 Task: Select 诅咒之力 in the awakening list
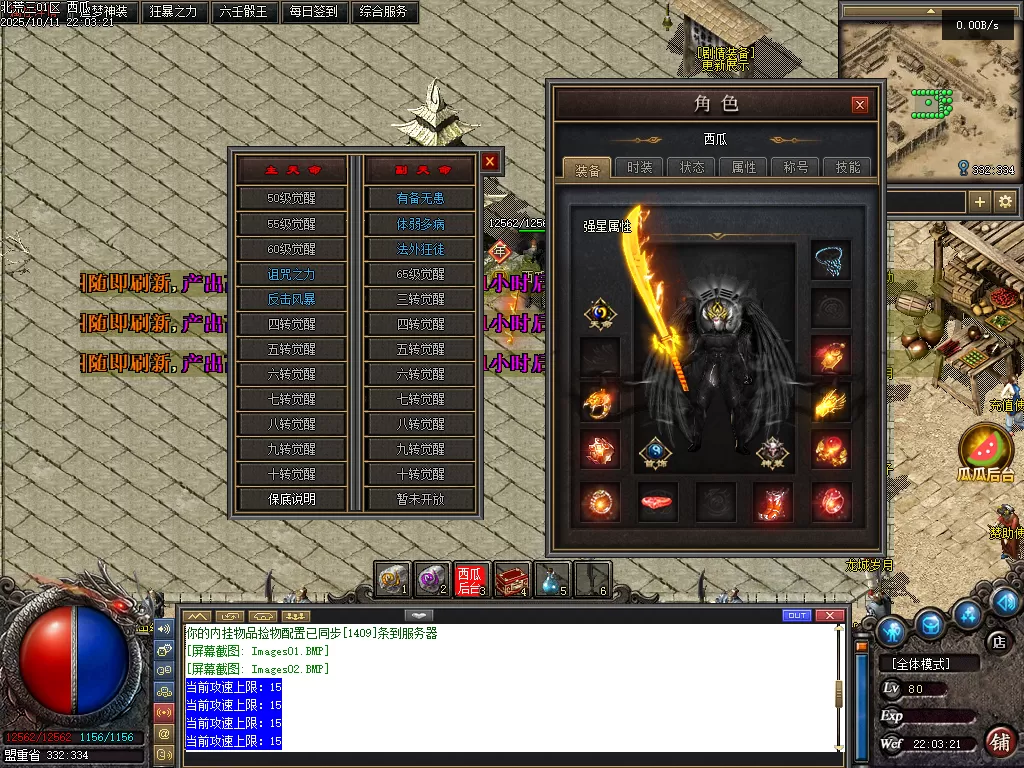pos(291,274)
